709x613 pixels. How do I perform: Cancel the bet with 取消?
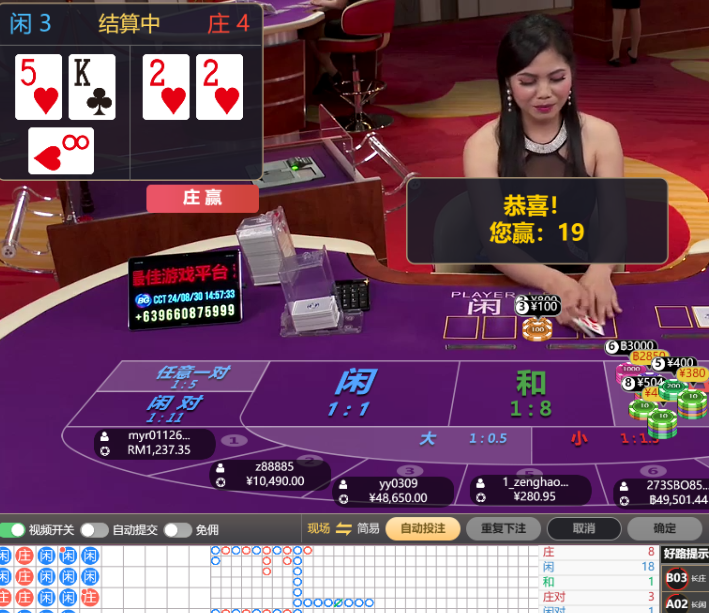(x=583, y=529)
